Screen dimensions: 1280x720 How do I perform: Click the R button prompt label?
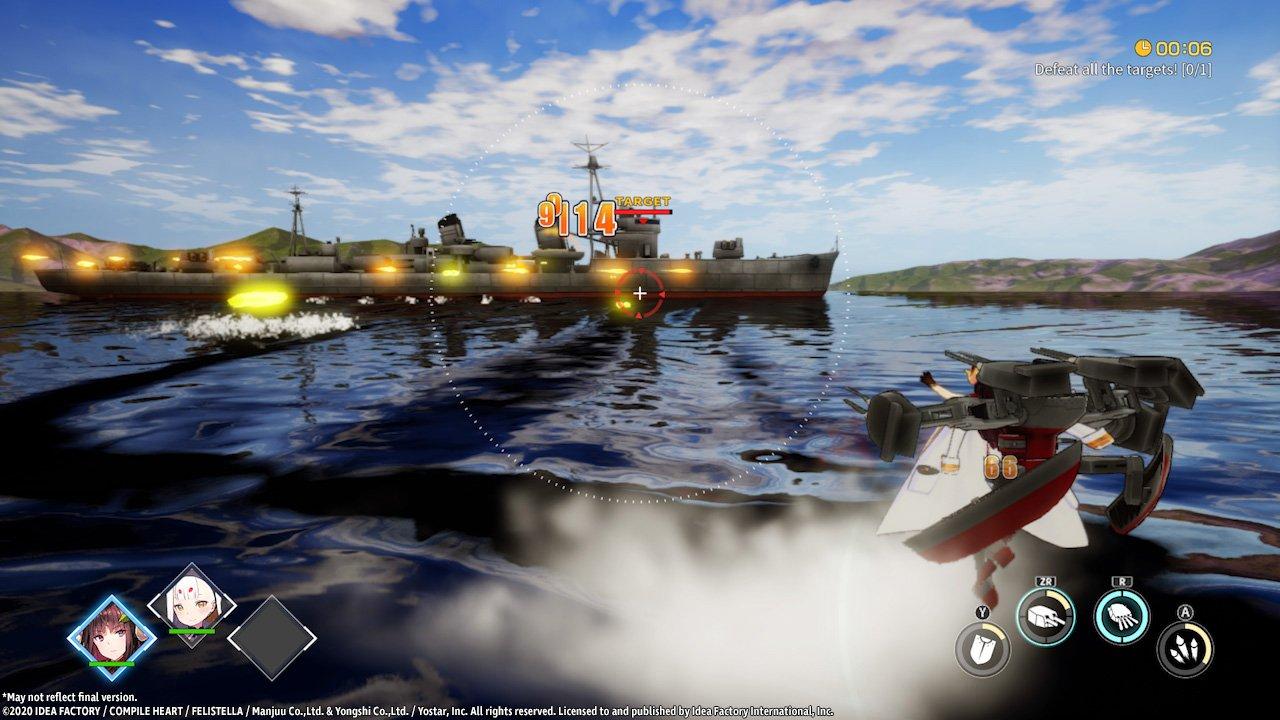click(x=1121, y=580)
